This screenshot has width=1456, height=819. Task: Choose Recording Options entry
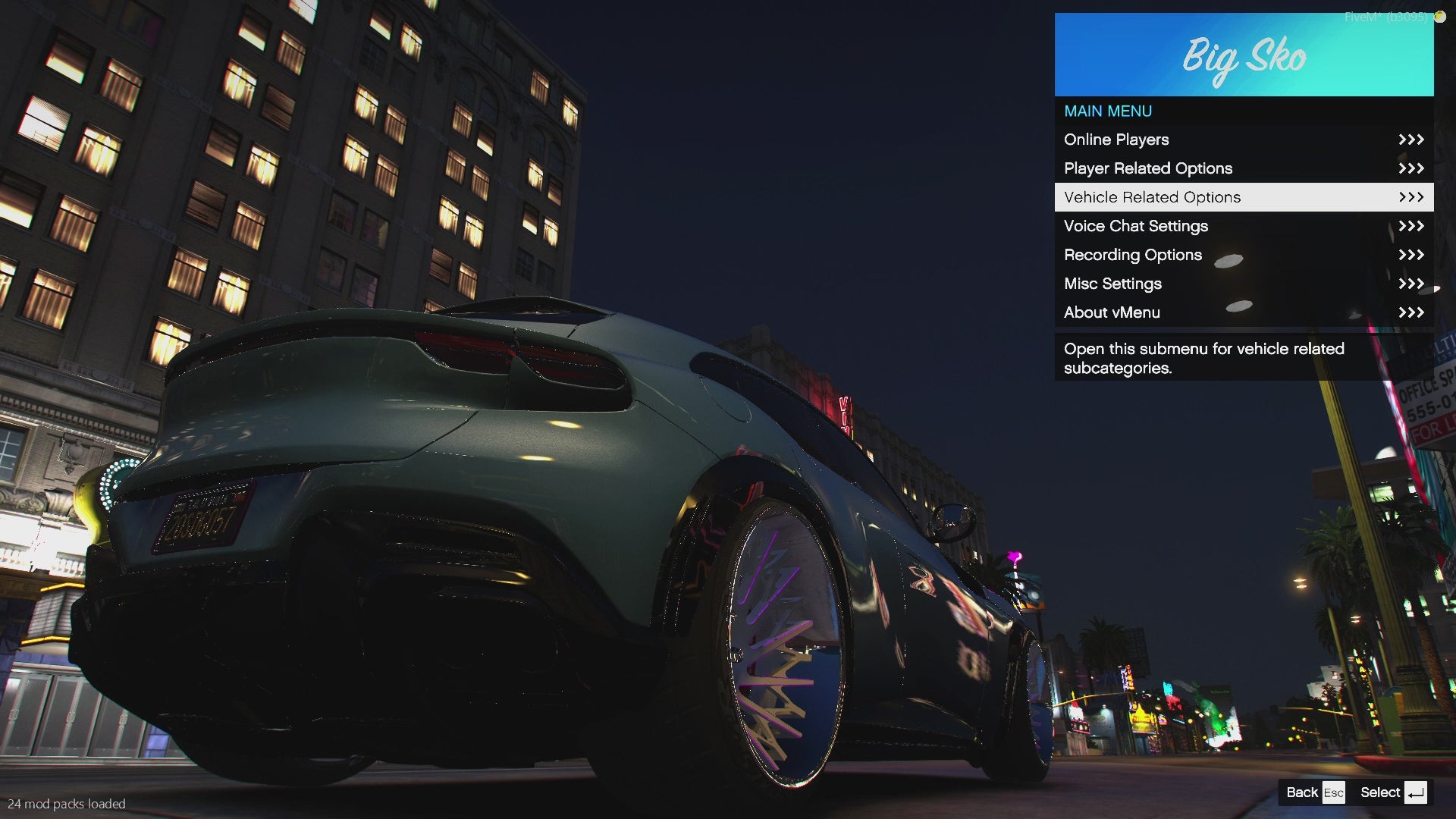coord(1244,255)
